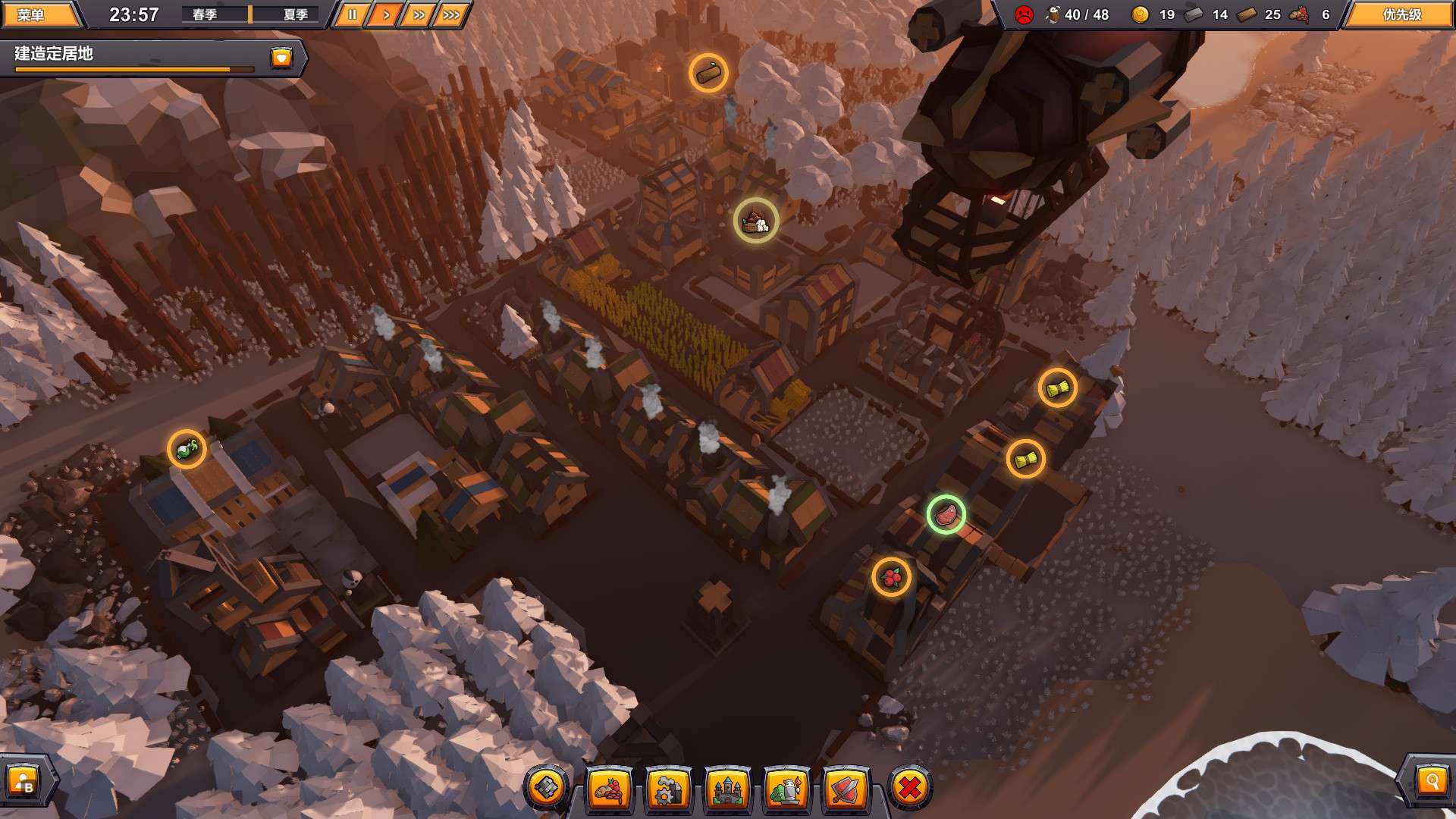Open the roads and paving build button
1456x819 pixels.
pos(547,789)
